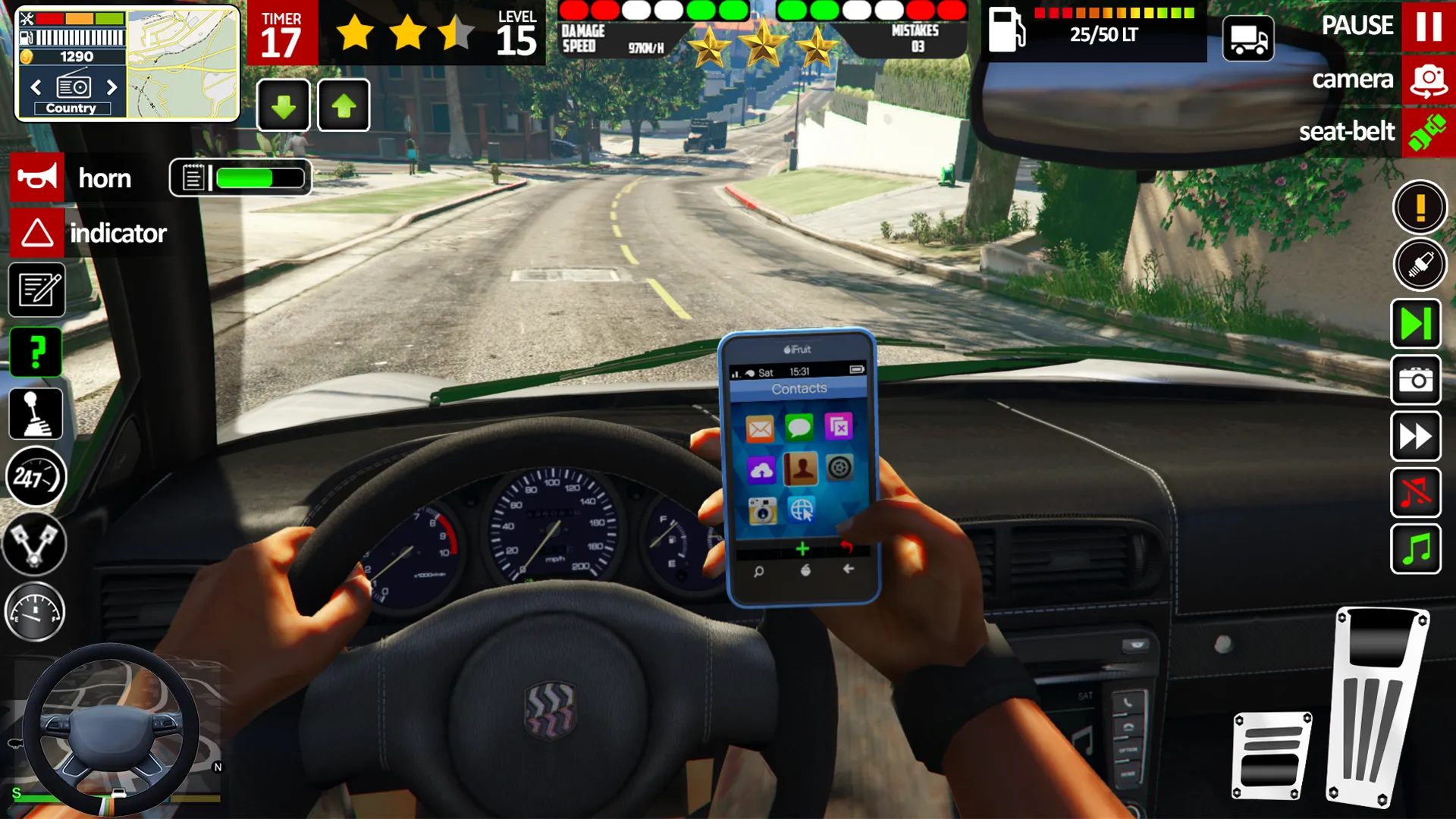This screenshot has height=819, width=1456.
Task: Select the notepad edit icon
Action: [x=36, y=290]
